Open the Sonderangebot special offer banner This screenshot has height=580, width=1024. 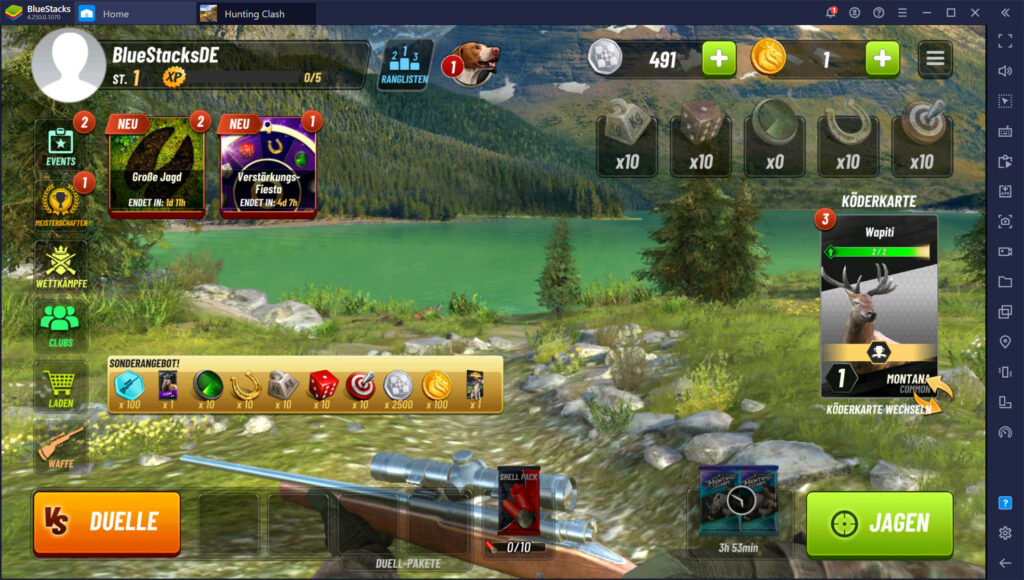pos(305,385)
